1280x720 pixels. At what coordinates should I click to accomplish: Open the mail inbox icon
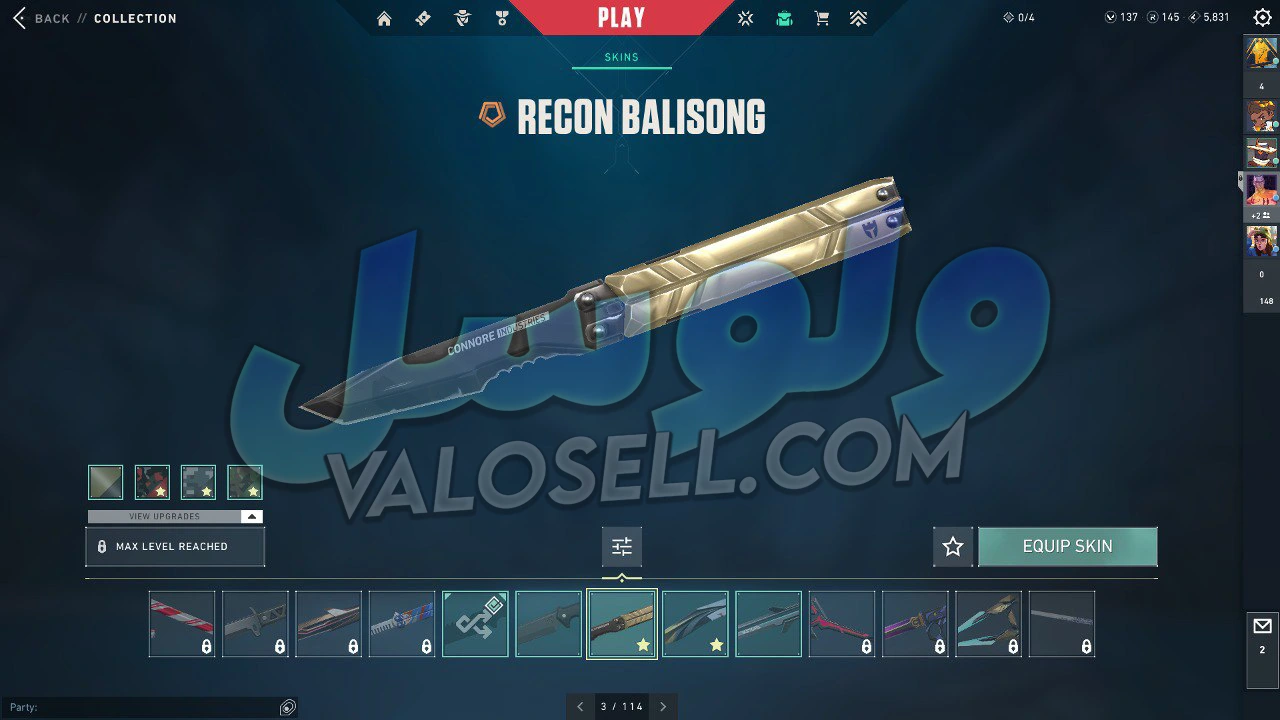tap(1262, 627)
